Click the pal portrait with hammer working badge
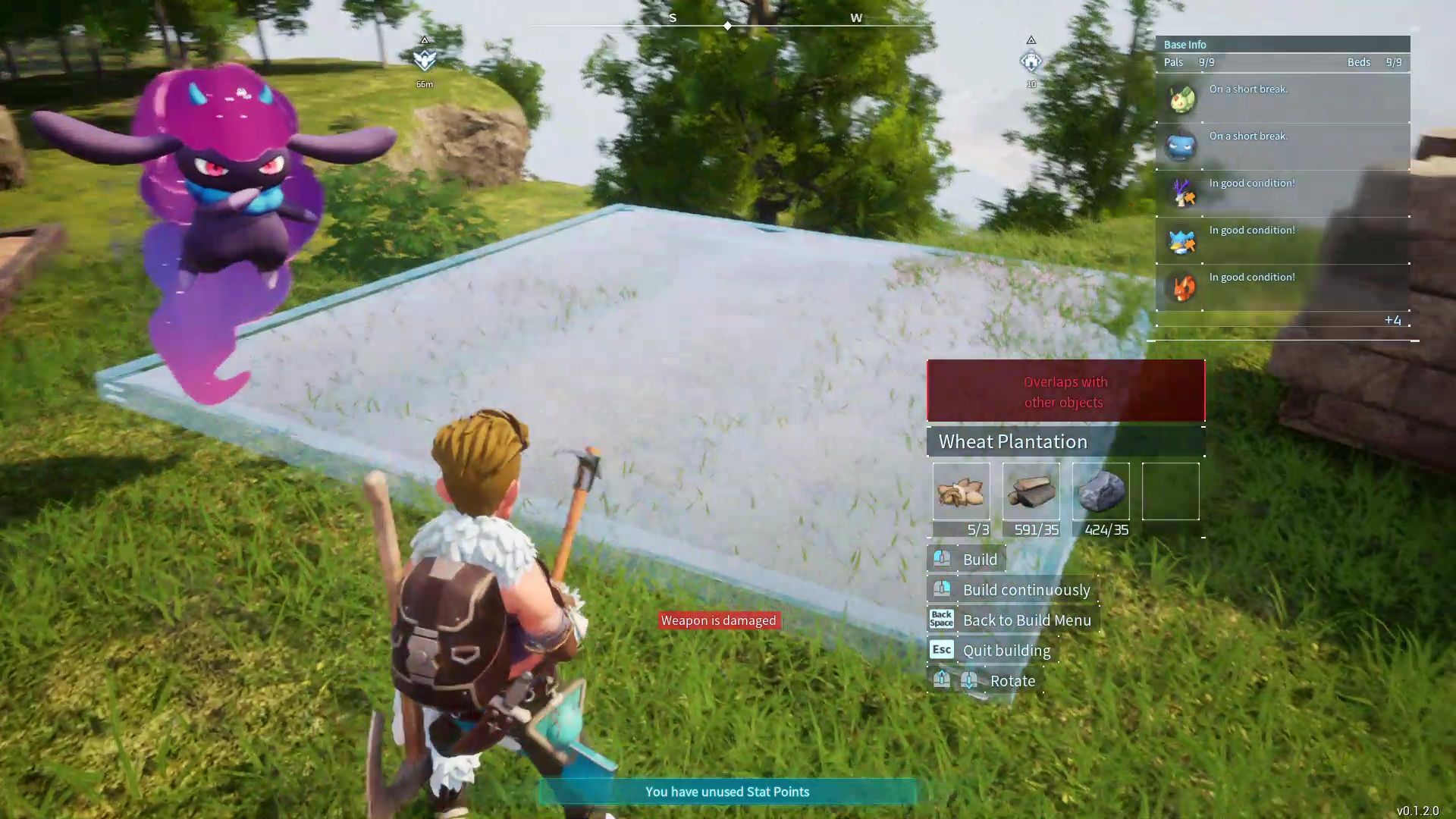 point(1181,192)
